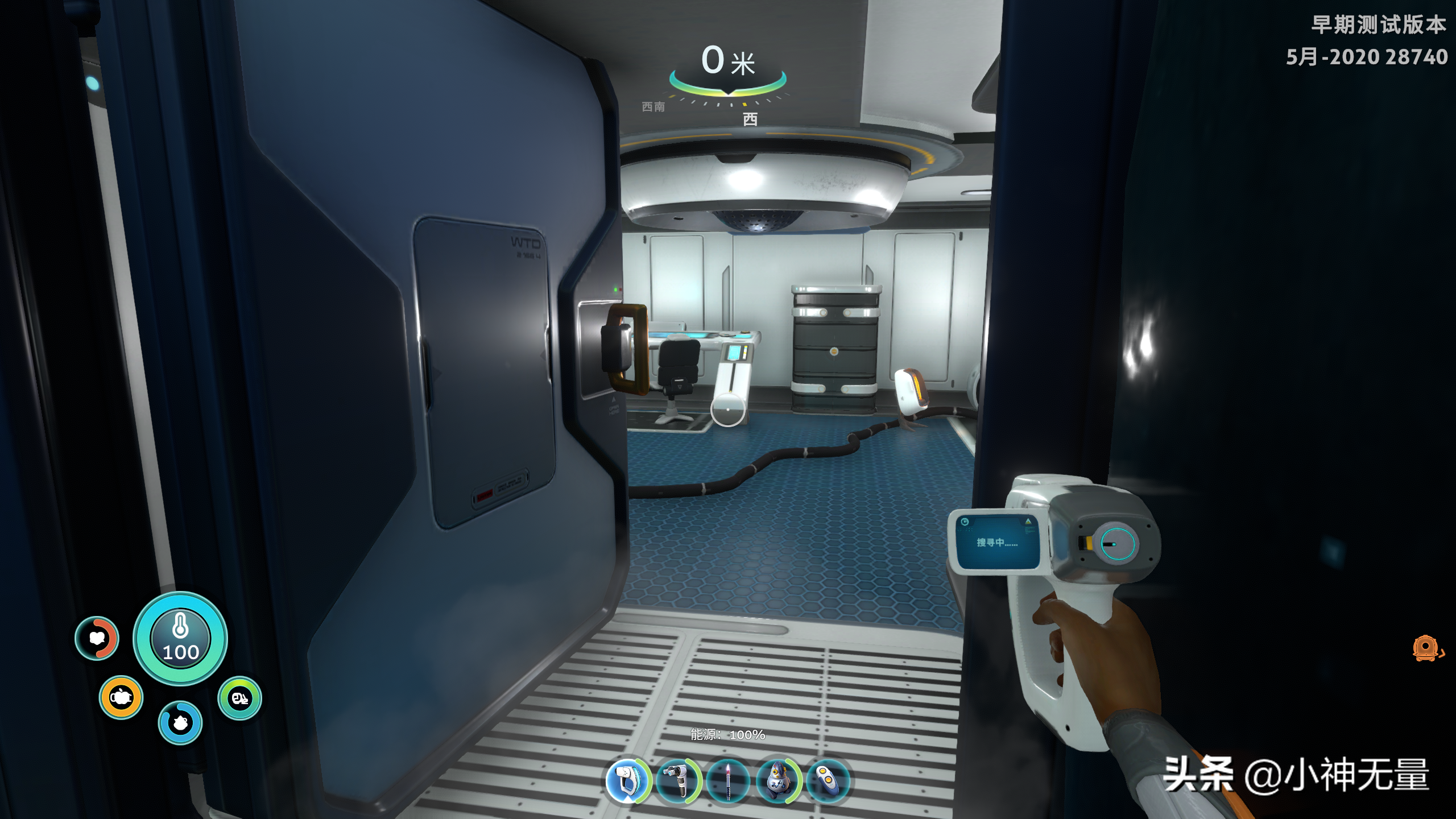Equip the twin-lens handheld tool slot
The height and width of the screenshot is (819, 1456).
click(678, 781)
